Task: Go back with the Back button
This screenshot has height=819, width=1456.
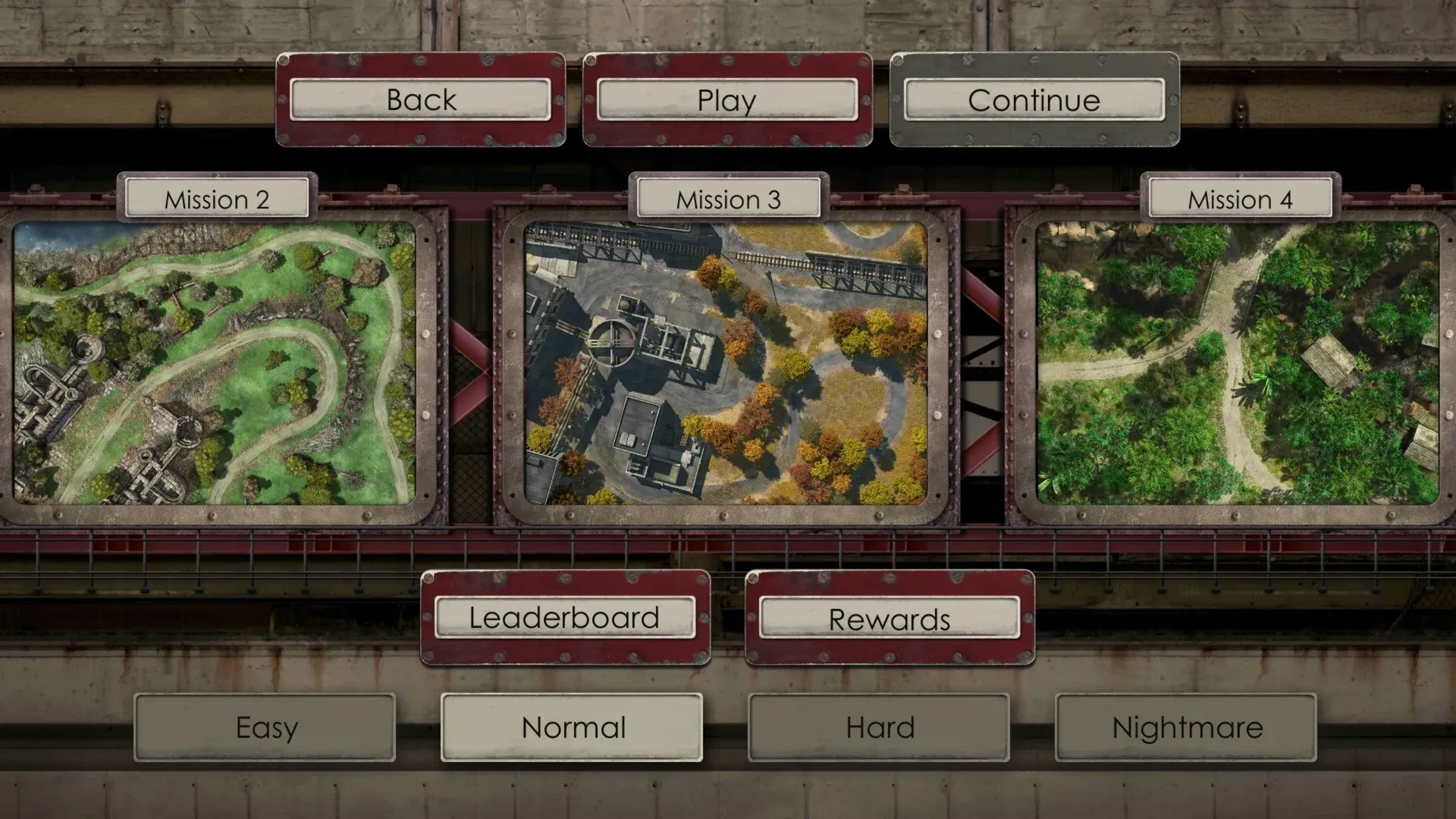Action: [x=421, y=100]
